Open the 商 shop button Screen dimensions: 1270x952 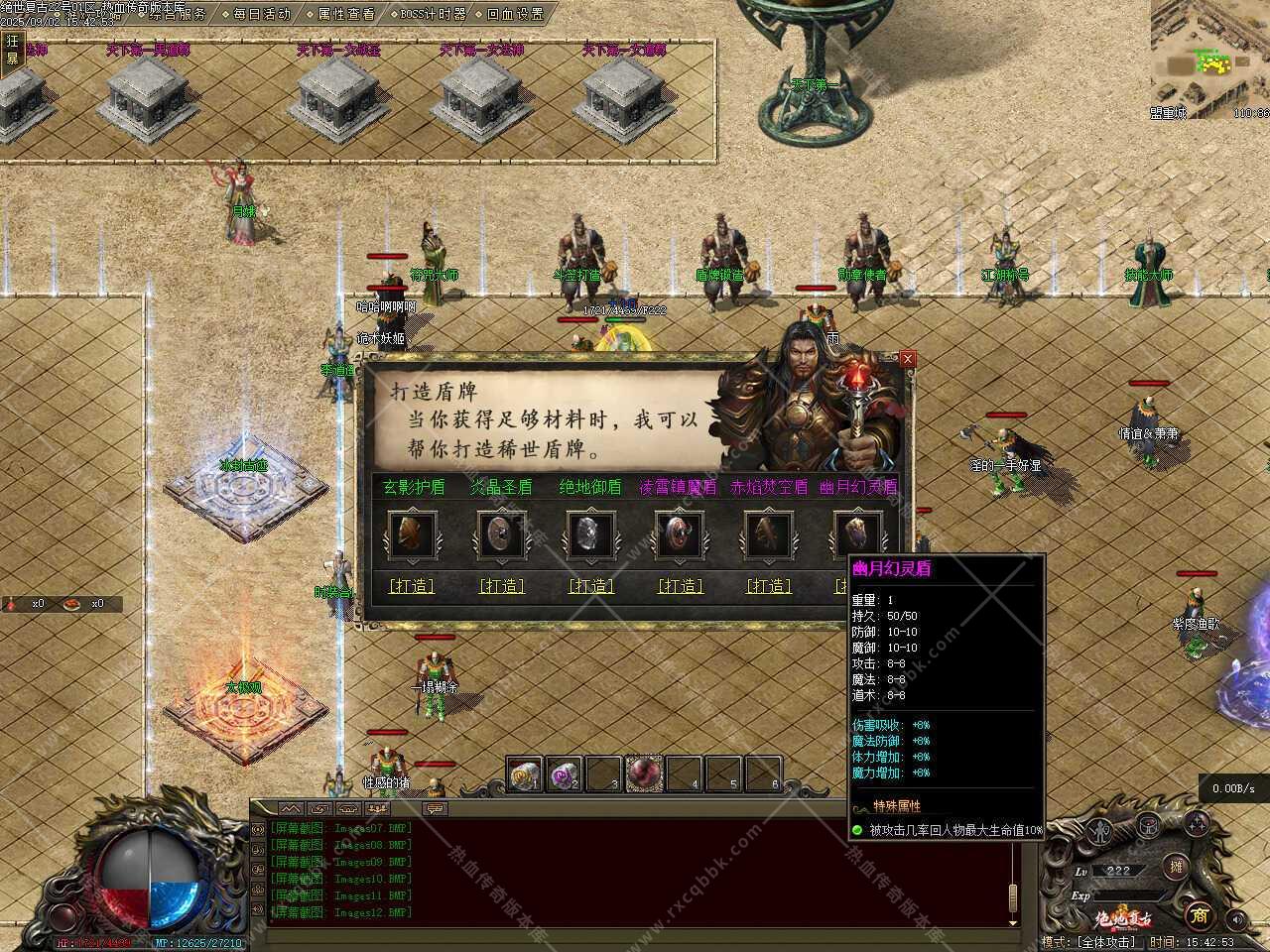[x=1199, y=915]
